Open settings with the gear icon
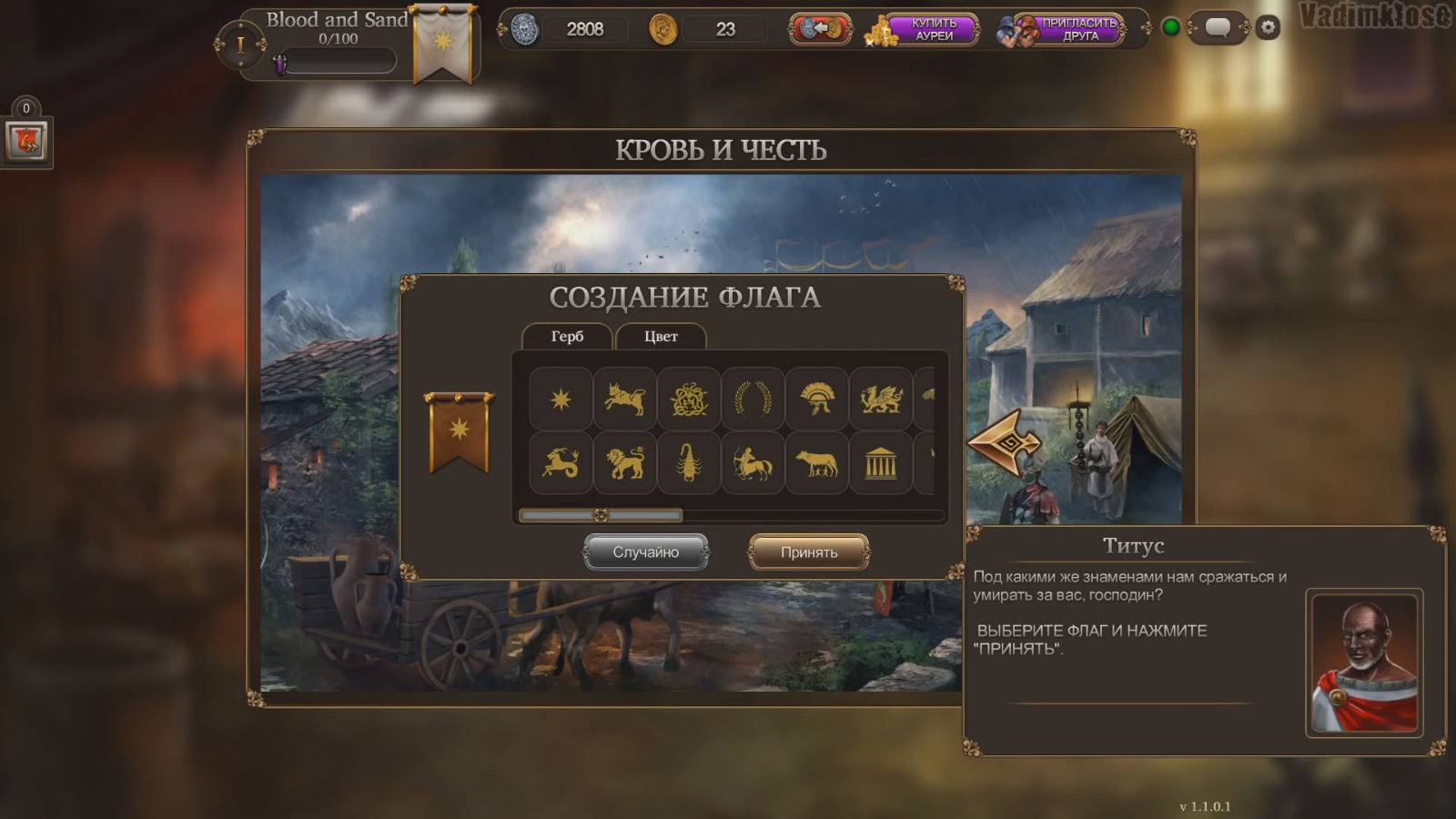Viewport: 1456px width, 819px height. [1268, 28]
